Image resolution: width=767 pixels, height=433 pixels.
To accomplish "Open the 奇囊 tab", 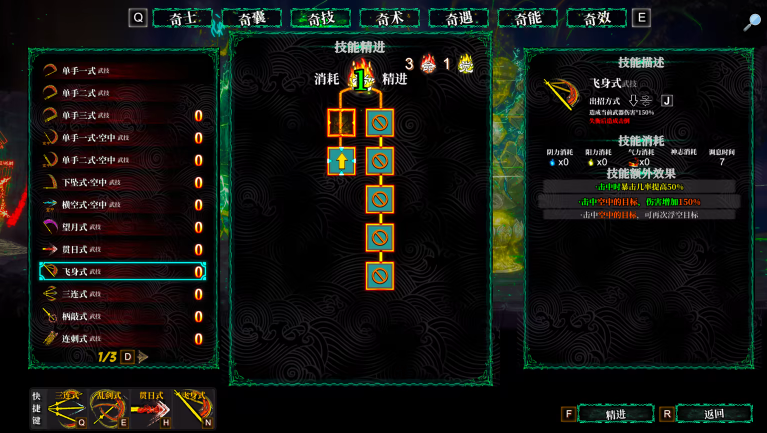I will (252, 18).
